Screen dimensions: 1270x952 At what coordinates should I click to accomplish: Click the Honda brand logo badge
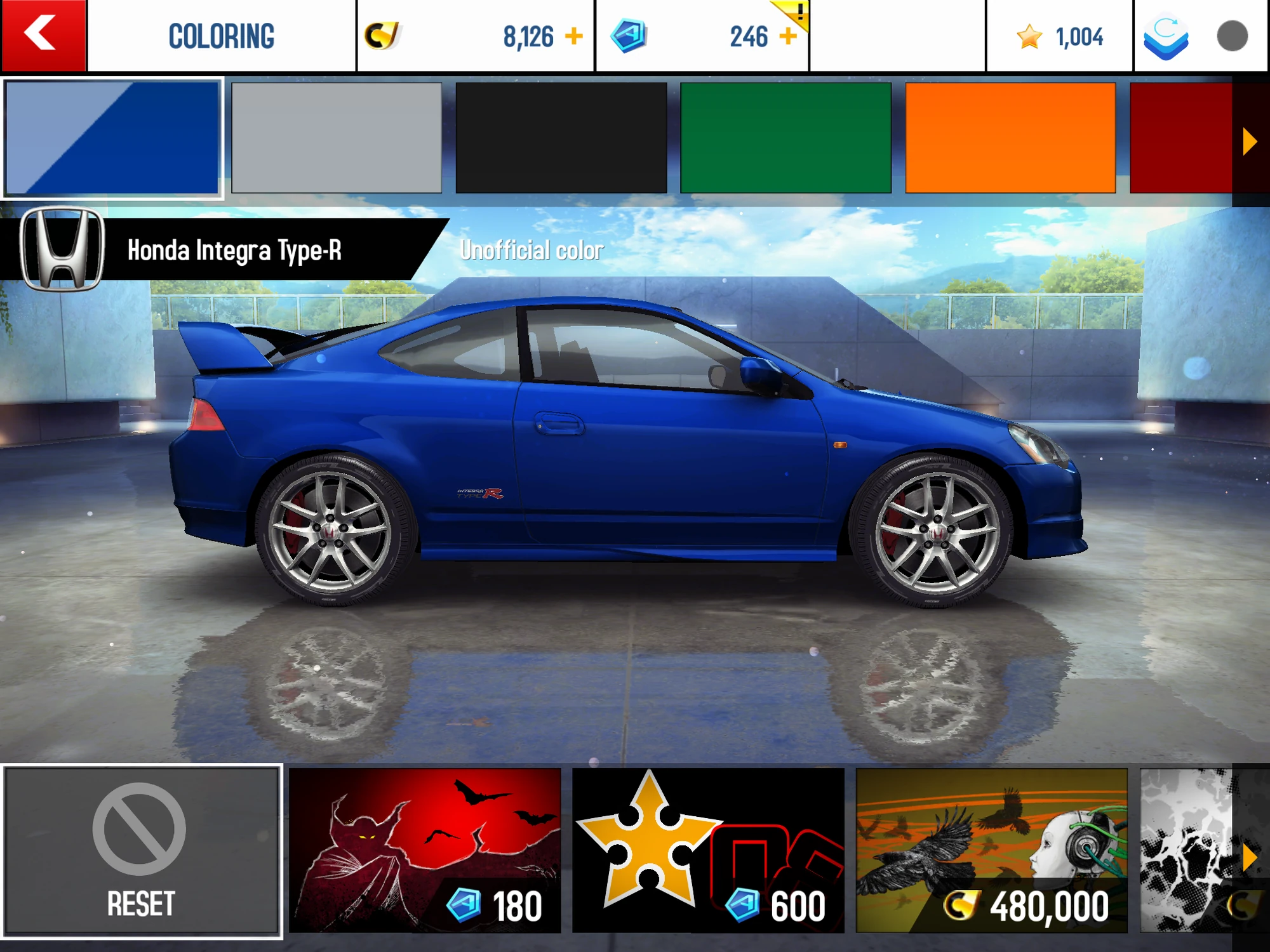point(62,249)
